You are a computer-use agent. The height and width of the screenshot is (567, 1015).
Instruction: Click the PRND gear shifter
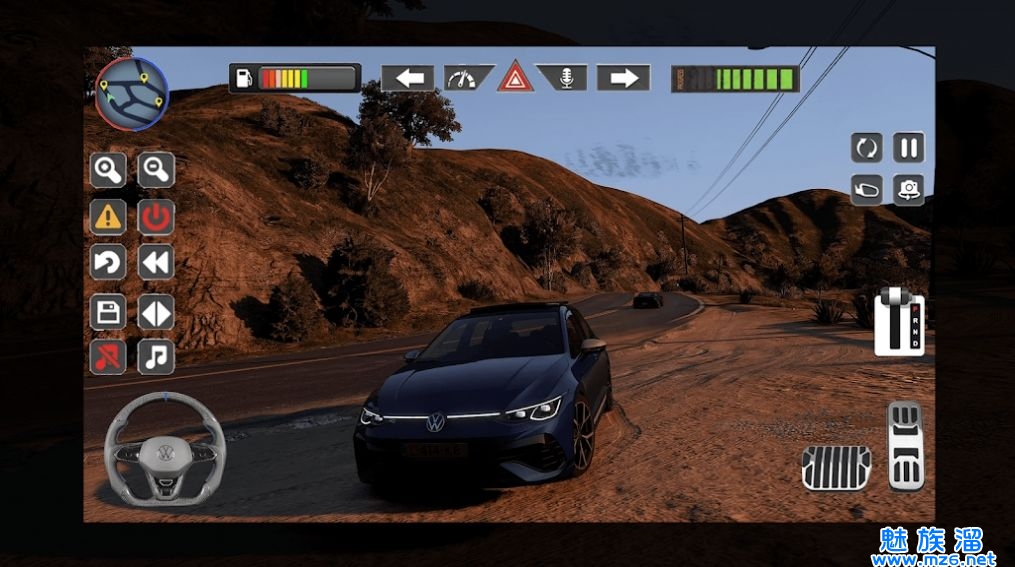tap(899, 322)
